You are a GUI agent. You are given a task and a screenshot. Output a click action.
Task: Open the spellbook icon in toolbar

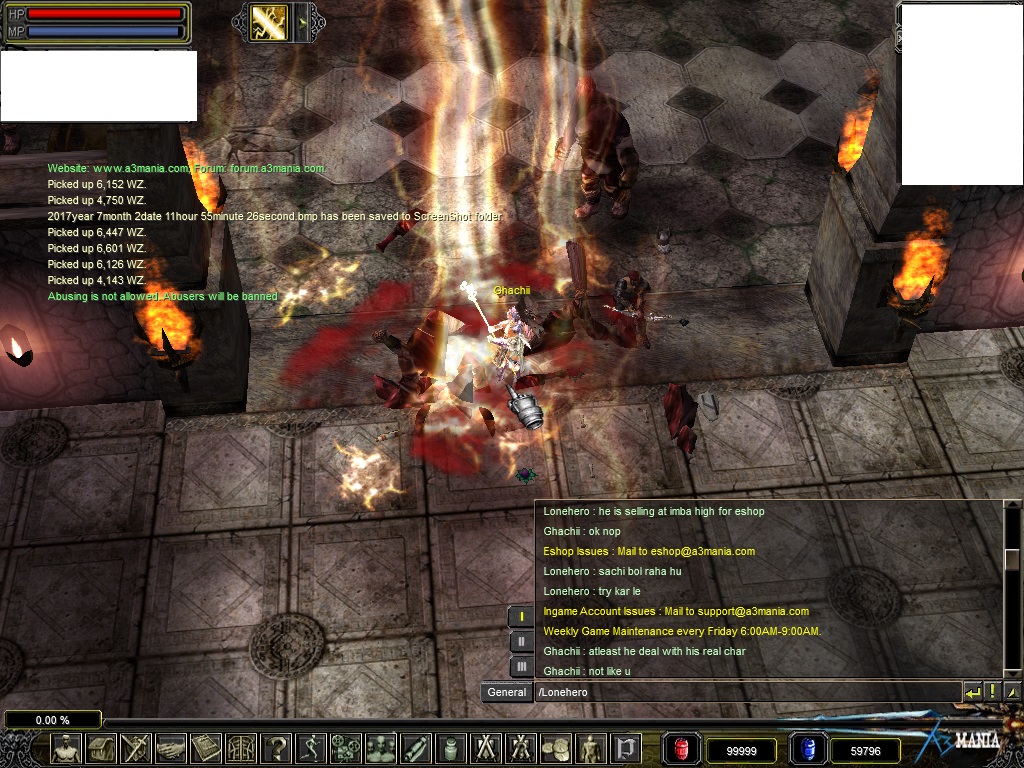pyautogui.click(x=206, y=748)
